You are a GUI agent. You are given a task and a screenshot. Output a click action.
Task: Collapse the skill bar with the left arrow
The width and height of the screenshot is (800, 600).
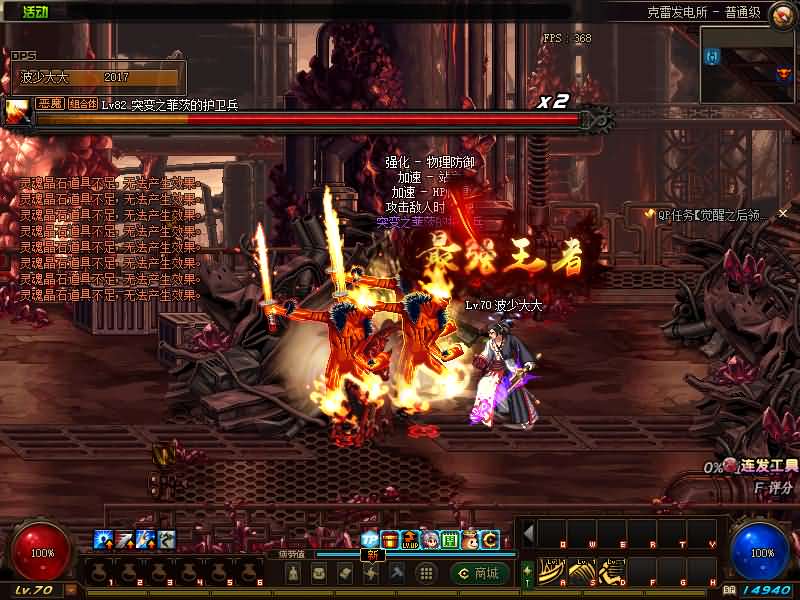(528, 533)
